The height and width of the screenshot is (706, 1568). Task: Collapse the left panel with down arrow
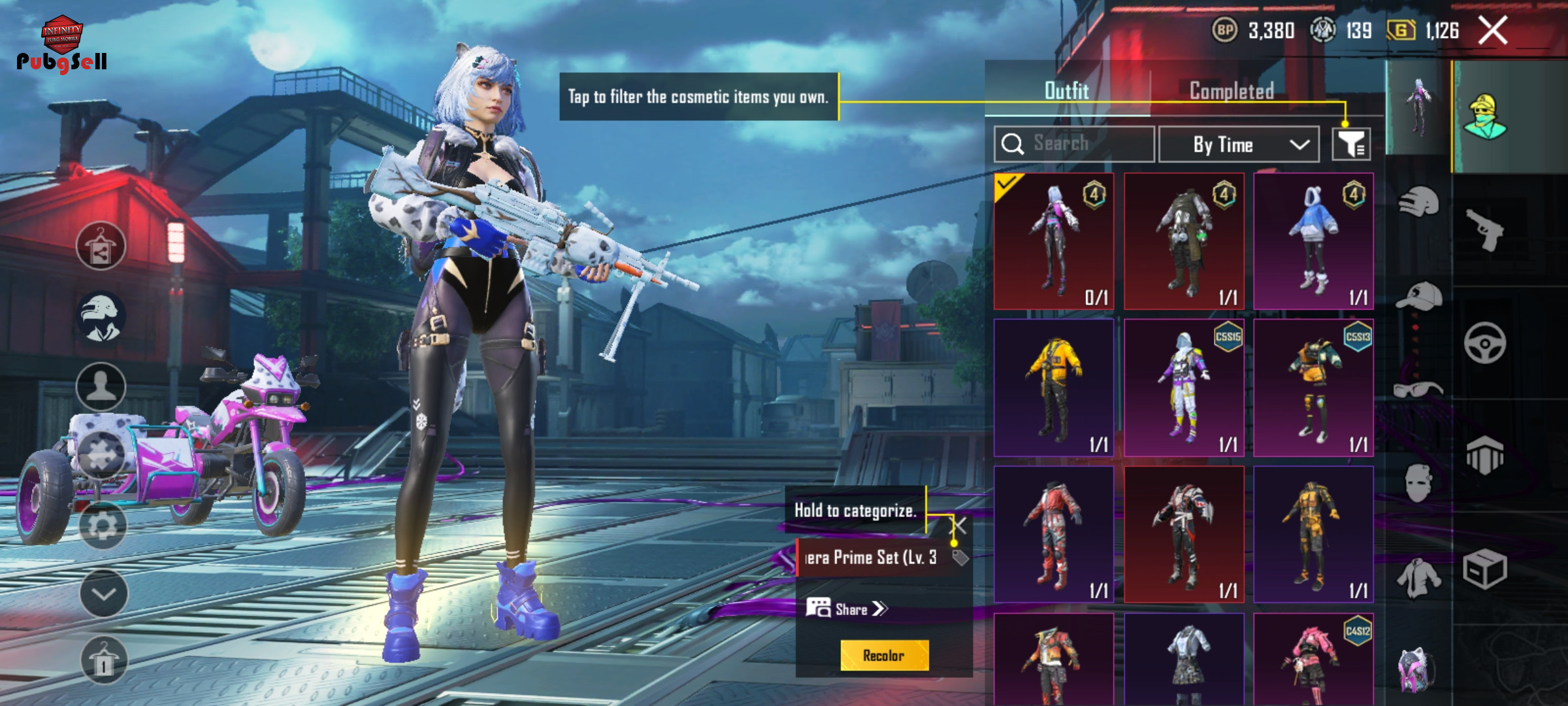coord(103,594)
